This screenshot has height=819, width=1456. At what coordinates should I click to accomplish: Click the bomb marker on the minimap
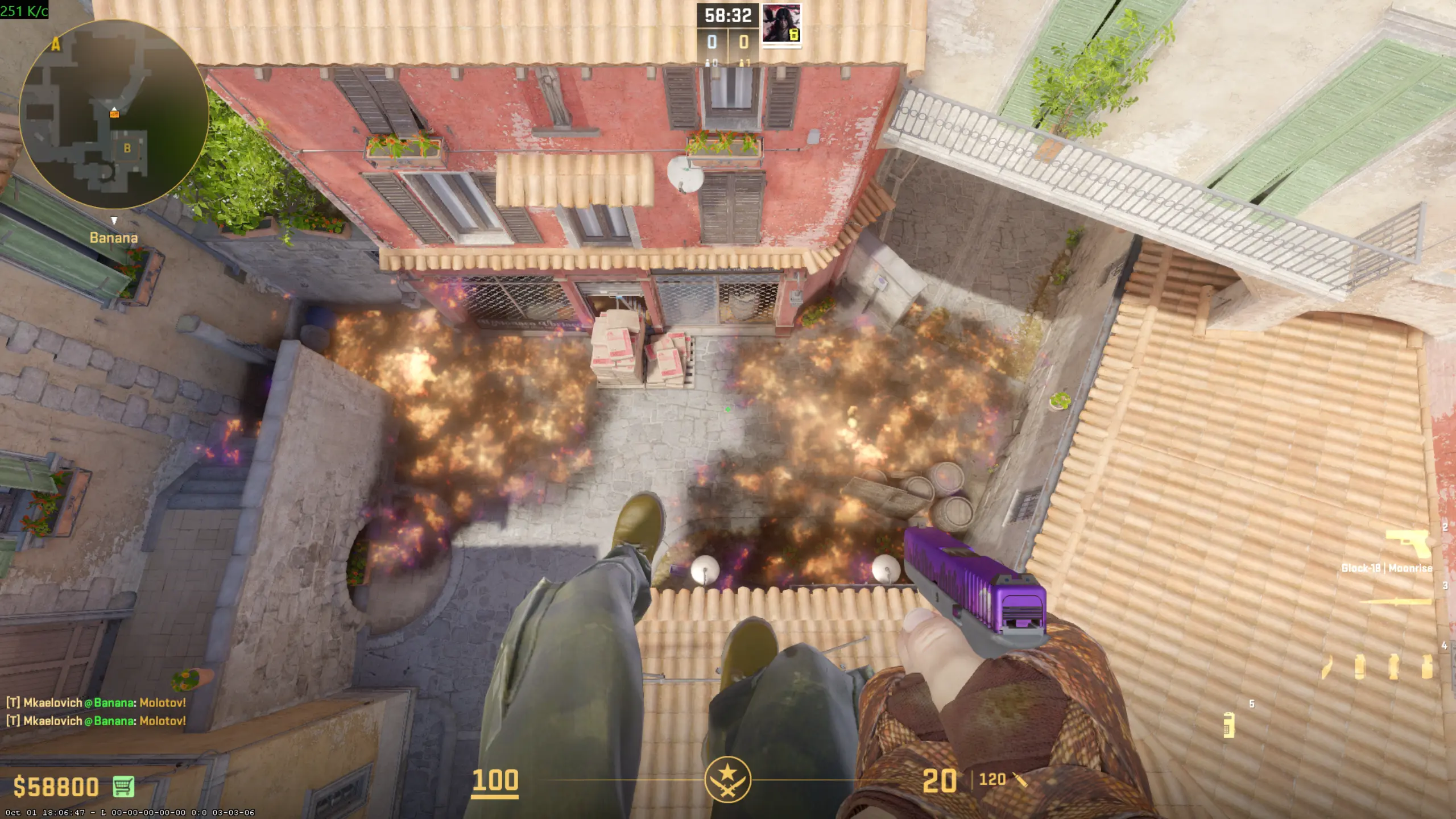click(x=114, y=114)
